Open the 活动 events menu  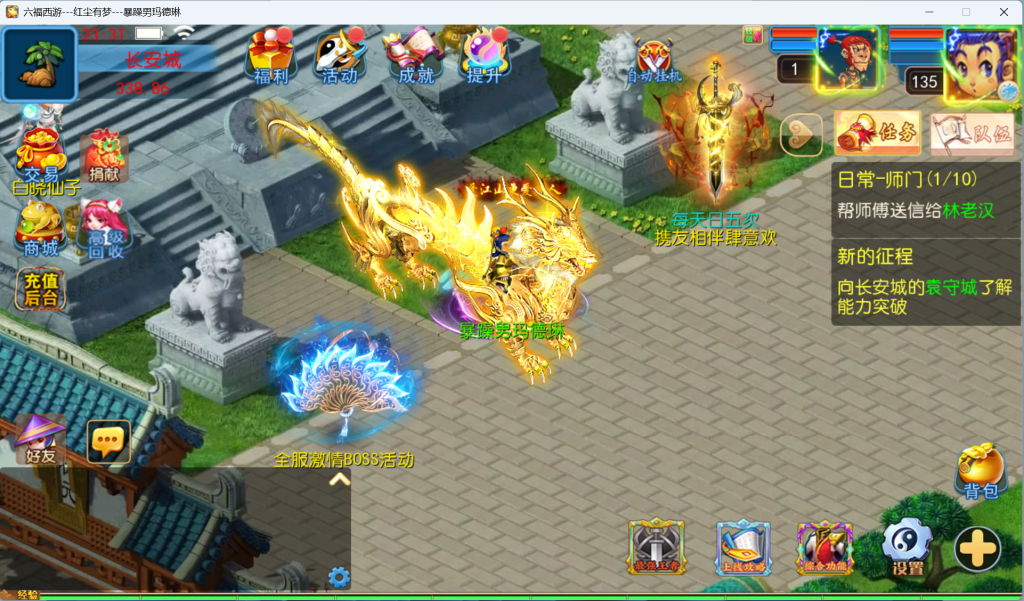pos(340,56)
